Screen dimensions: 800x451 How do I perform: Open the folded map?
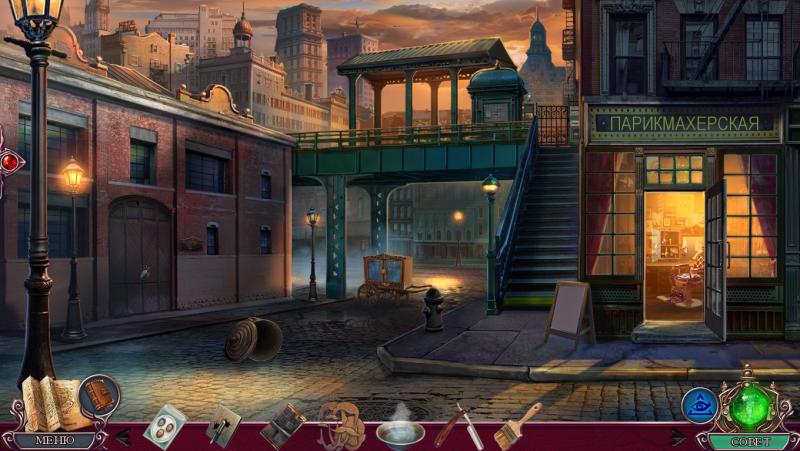47,402
